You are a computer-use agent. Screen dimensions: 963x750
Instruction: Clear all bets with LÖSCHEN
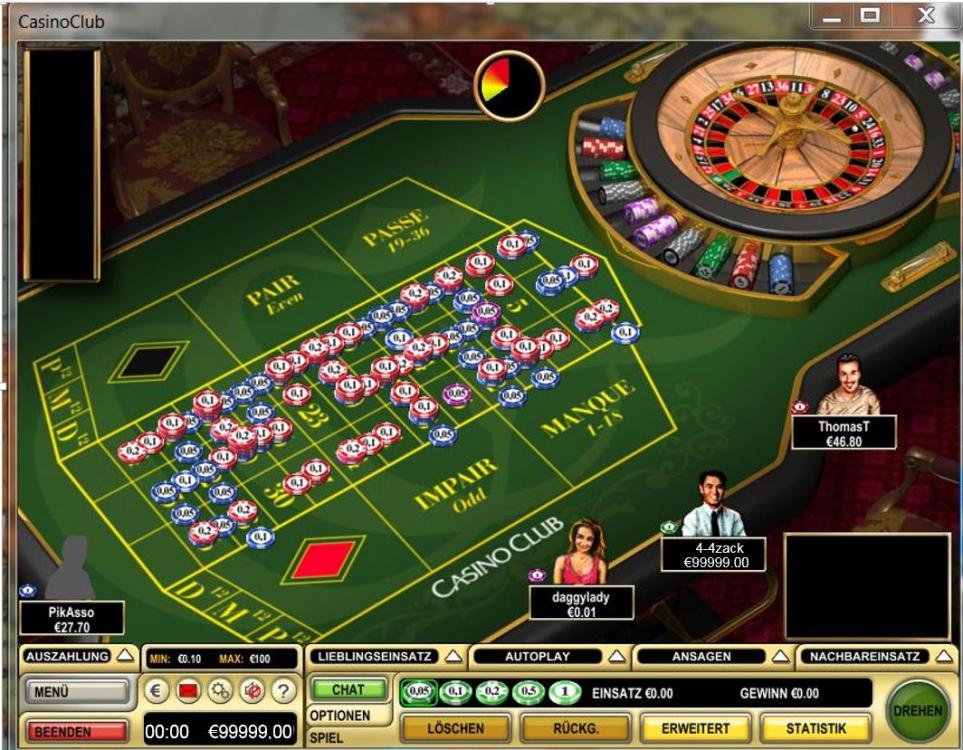pos(456,729)
